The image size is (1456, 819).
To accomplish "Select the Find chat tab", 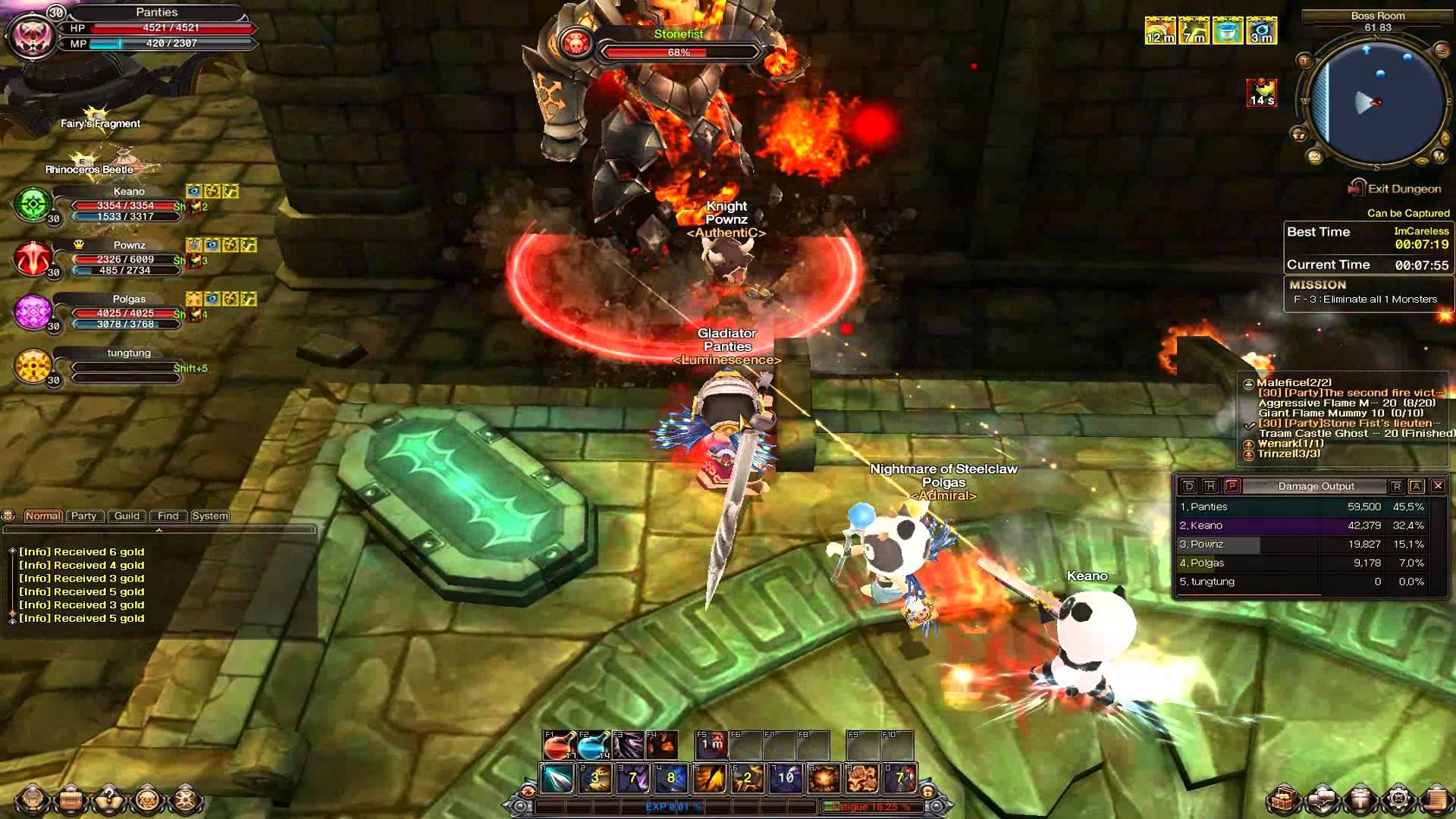I will pos(168,516).
